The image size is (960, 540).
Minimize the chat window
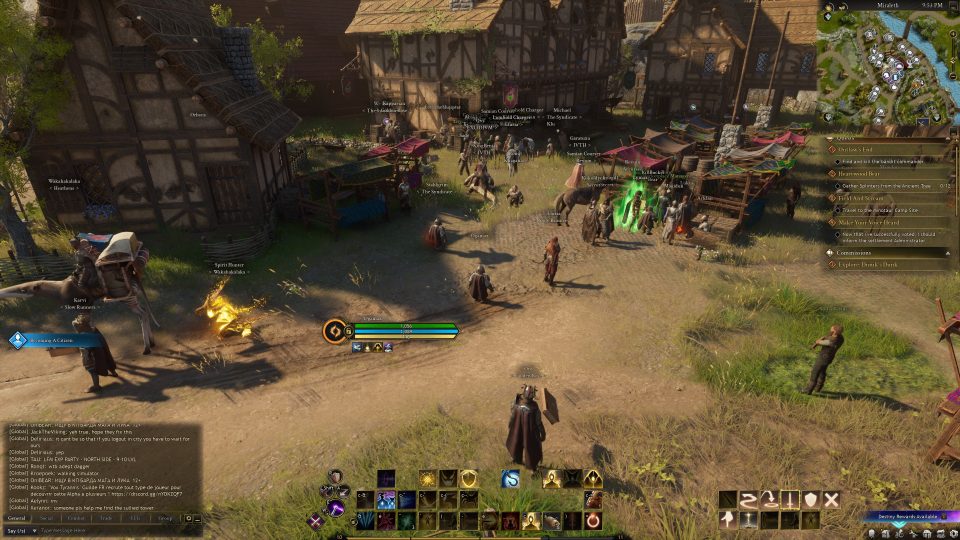(197, 518)
